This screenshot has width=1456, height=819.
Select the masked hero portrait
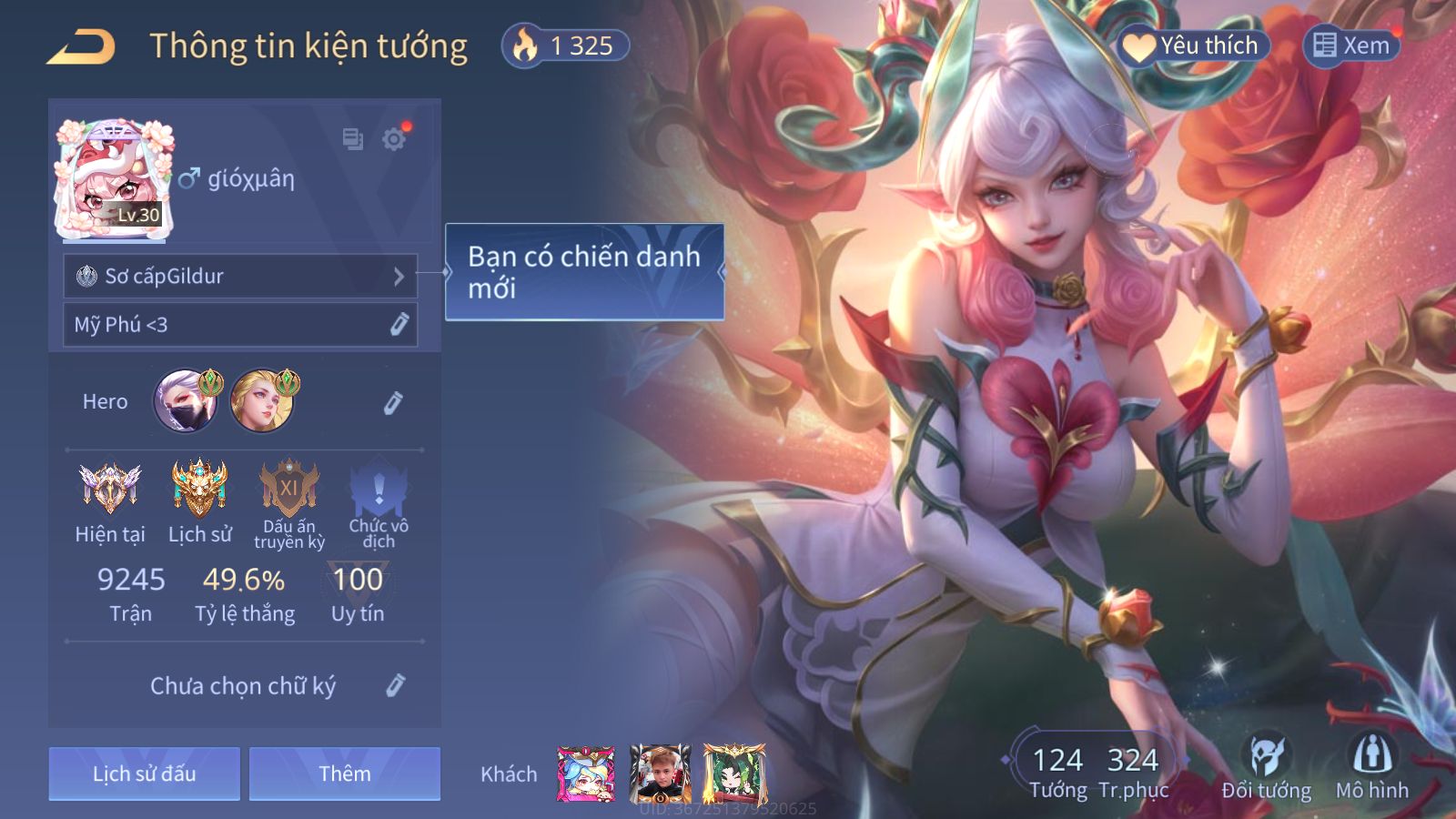click(x=186, y=400)
